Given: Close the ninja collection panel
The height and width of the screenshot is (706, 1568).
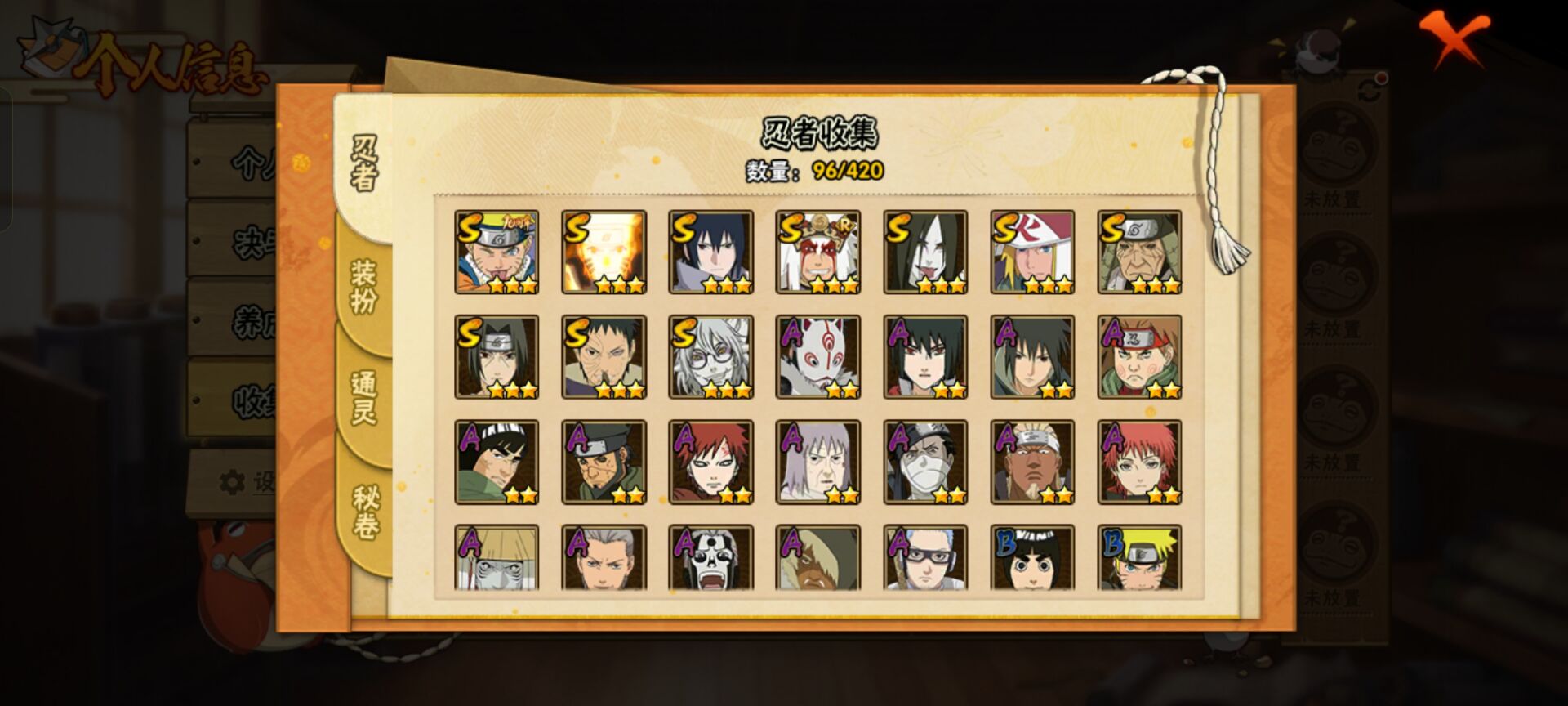Looking at the screenshot, I should pos(1453,39).
